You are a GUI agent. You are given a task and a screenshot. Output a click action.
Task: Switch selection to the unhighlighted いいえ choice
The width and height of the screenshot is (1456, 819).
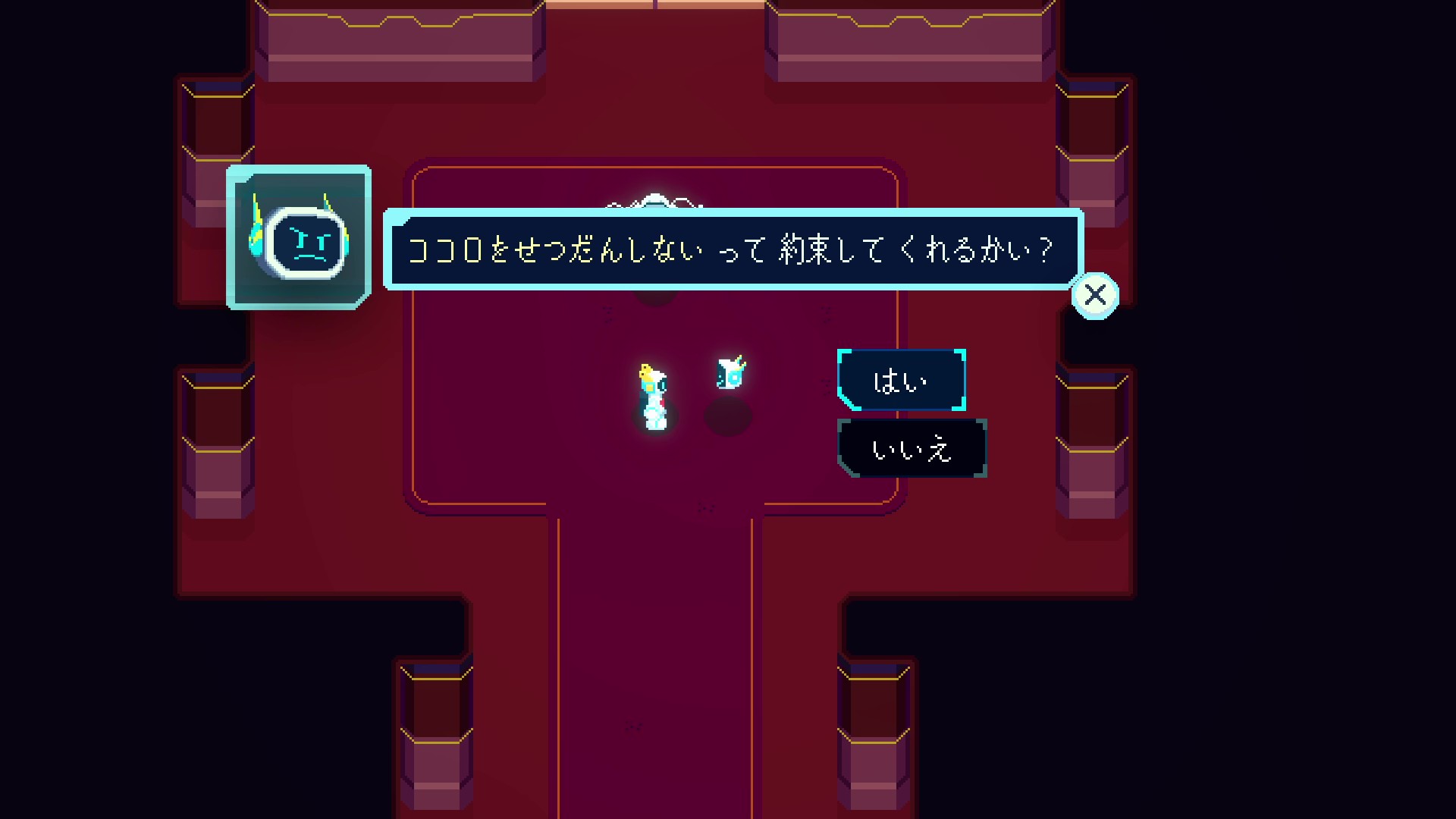coord(912,449)
